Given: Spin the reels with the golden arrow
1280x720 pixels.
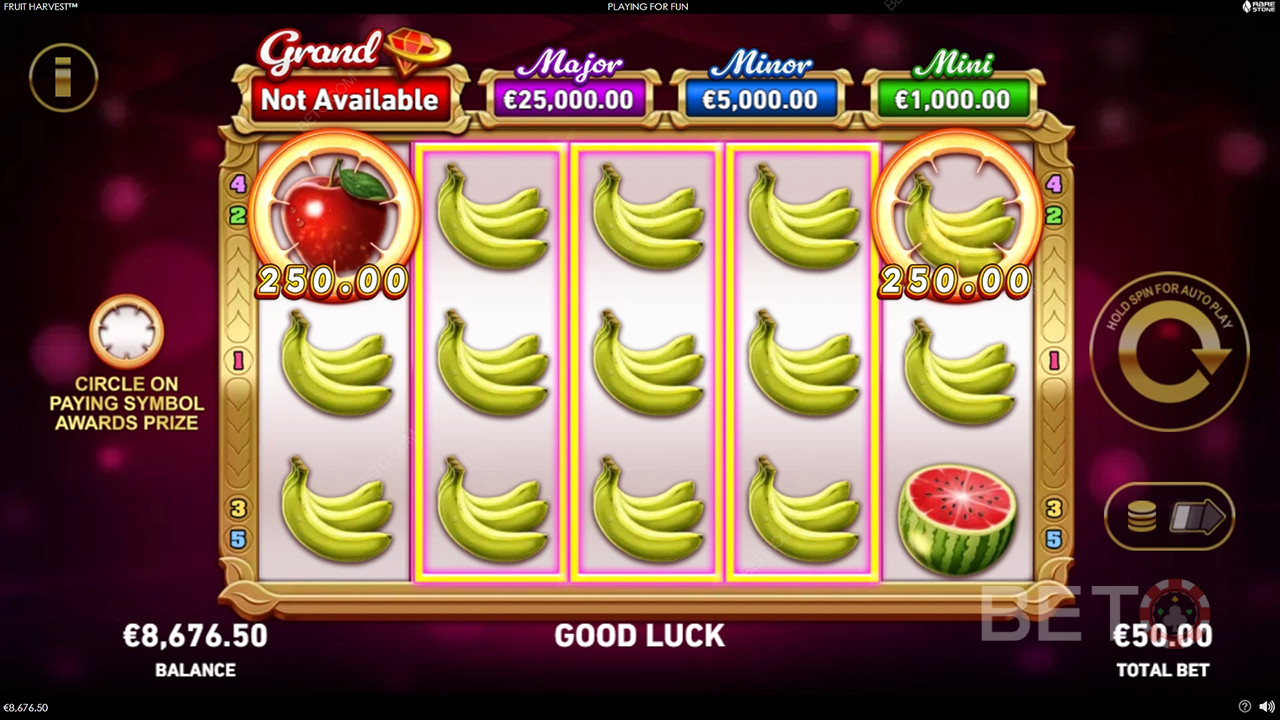Looking at the screenshot, I should [x=1169, y=352].
